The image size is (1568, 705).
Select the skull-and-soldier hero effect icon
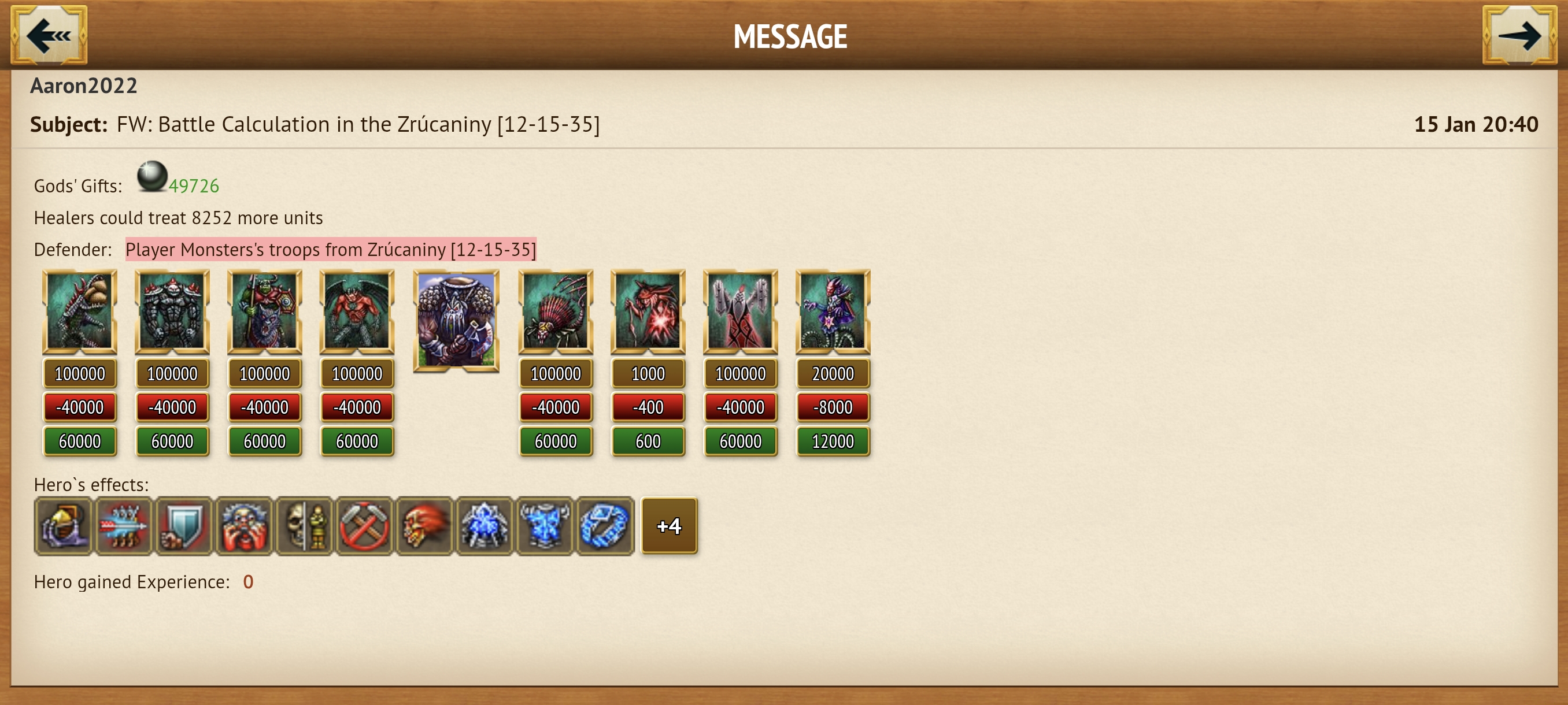tap(304, 525)
